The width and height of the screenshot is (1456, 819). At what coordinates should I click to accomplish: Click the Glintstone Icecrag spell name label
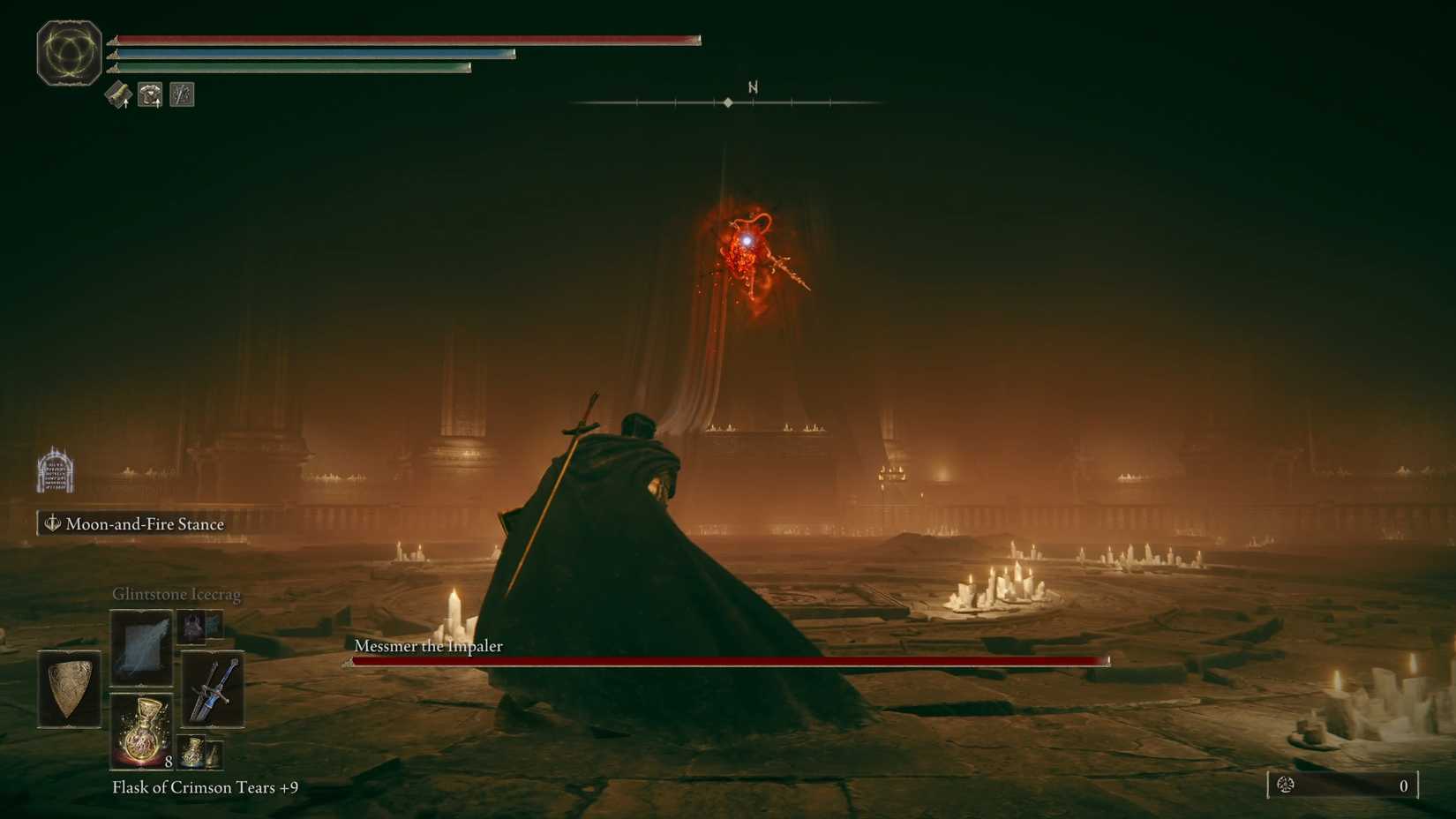pos(176,594)
